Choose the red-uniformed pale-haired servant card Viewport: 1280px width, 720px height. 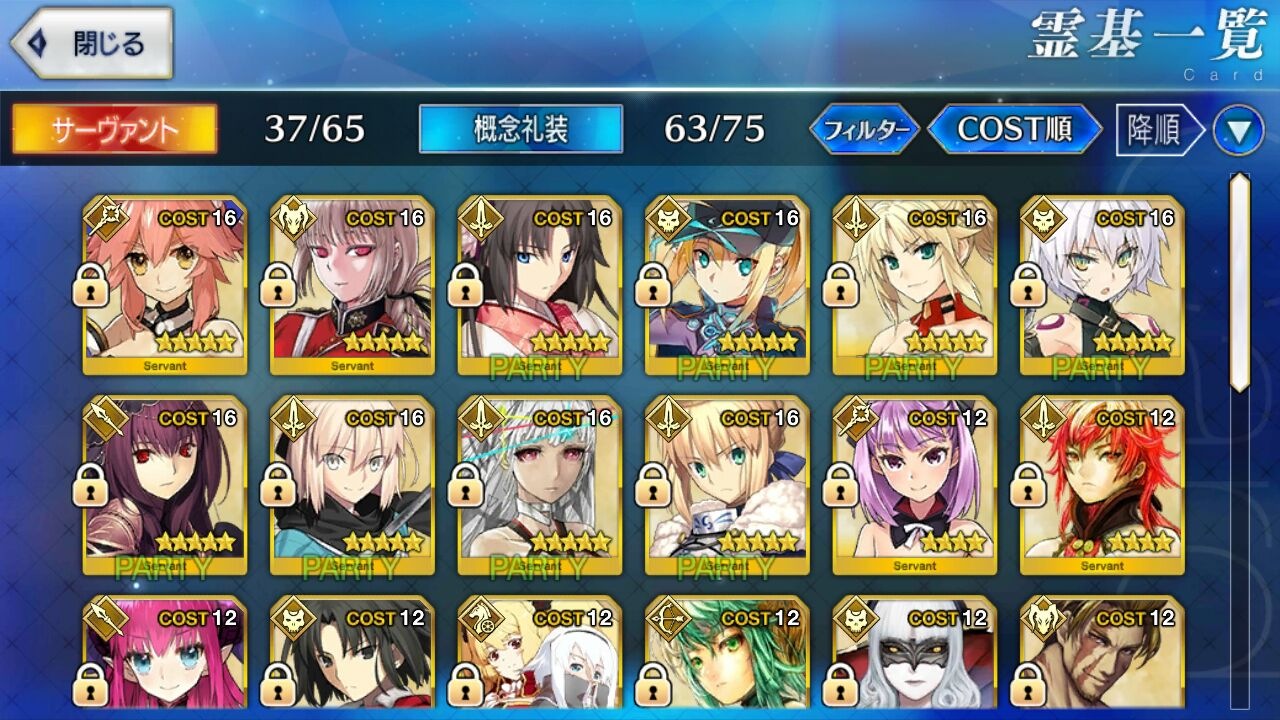coord(352,285)
